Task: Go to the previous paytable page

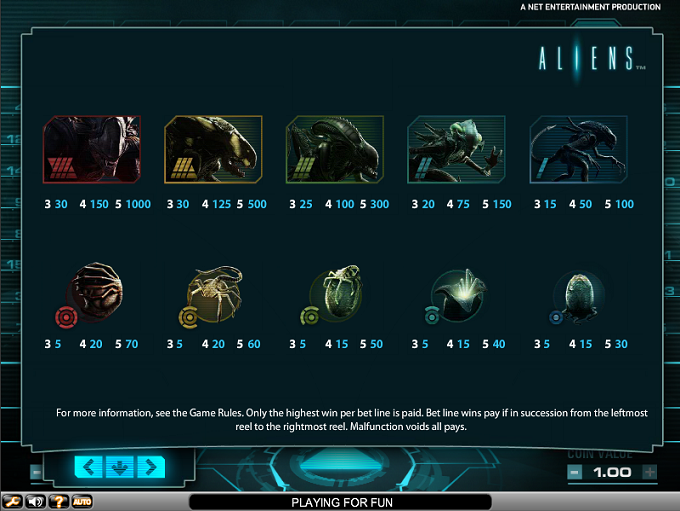Action: click(88, 467)
